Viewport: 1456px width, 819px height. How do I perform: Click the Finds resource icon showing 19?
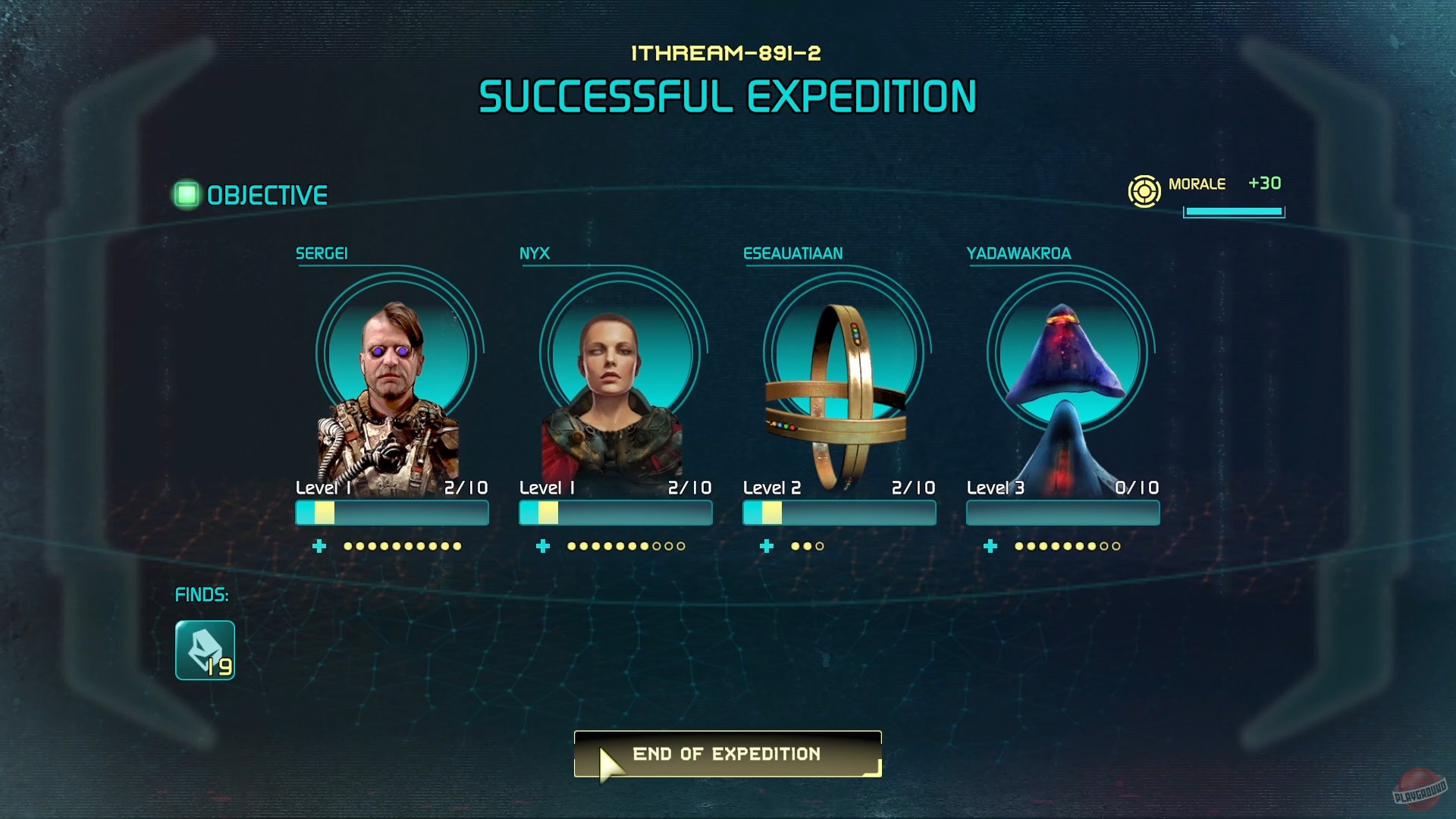205,650
